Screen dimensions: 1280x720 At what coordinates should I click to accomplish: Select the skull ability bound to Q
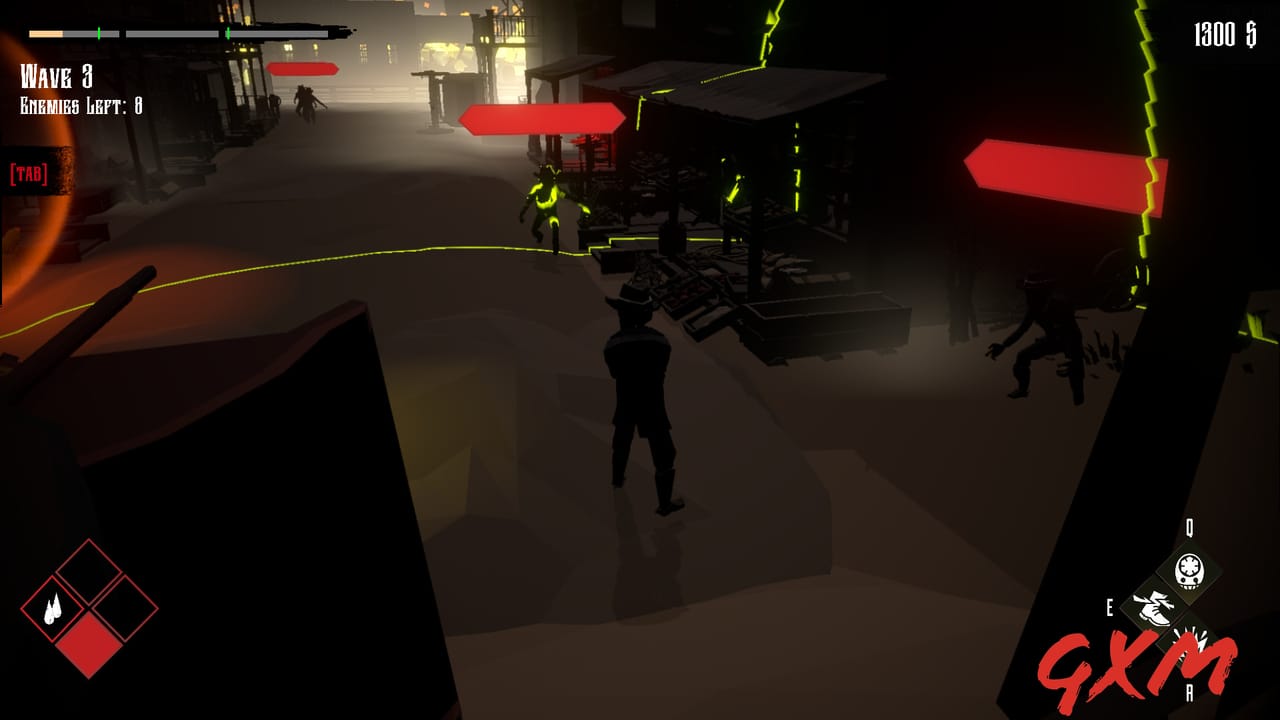point(1190,569)
